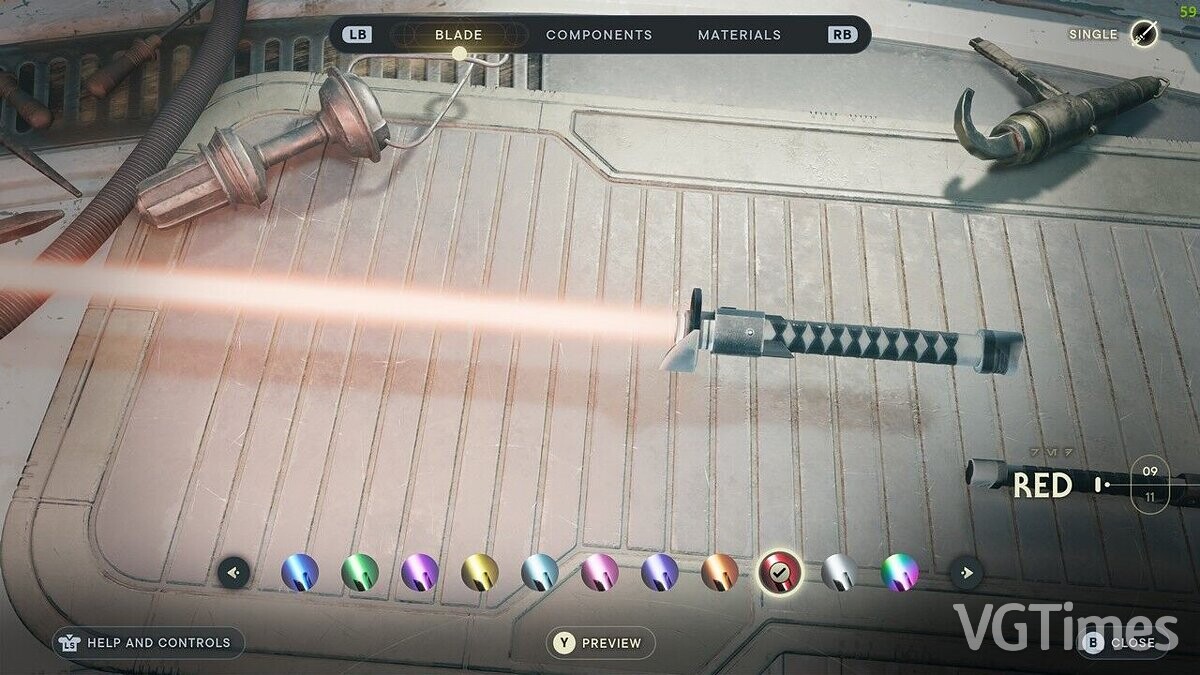Switch to the Components tab
The width and height of the screenshot is (1200, 675).
tap(599, 35)
